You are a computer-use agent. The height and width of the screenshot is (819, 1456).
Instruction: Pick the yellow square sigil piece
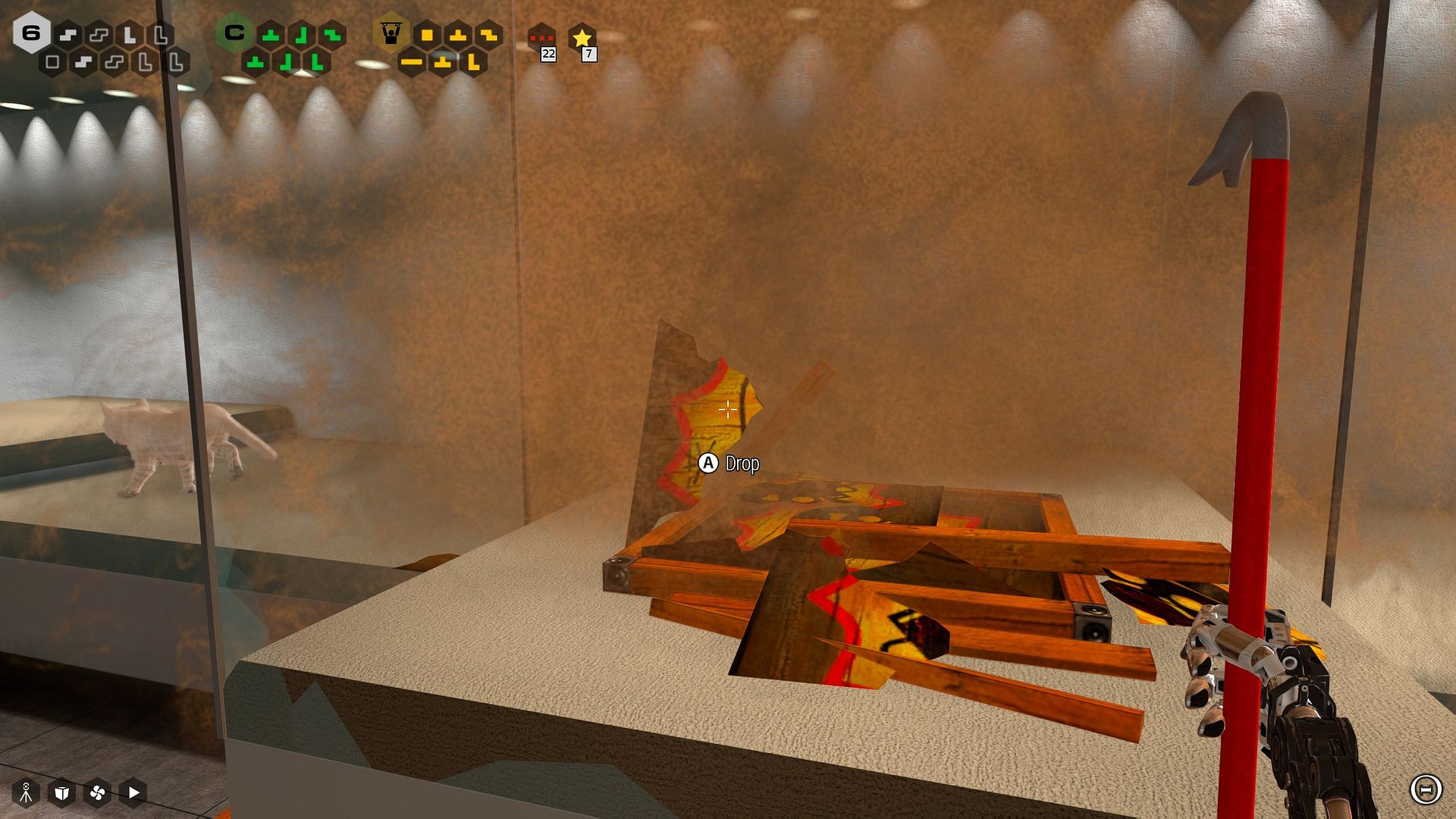427,35
